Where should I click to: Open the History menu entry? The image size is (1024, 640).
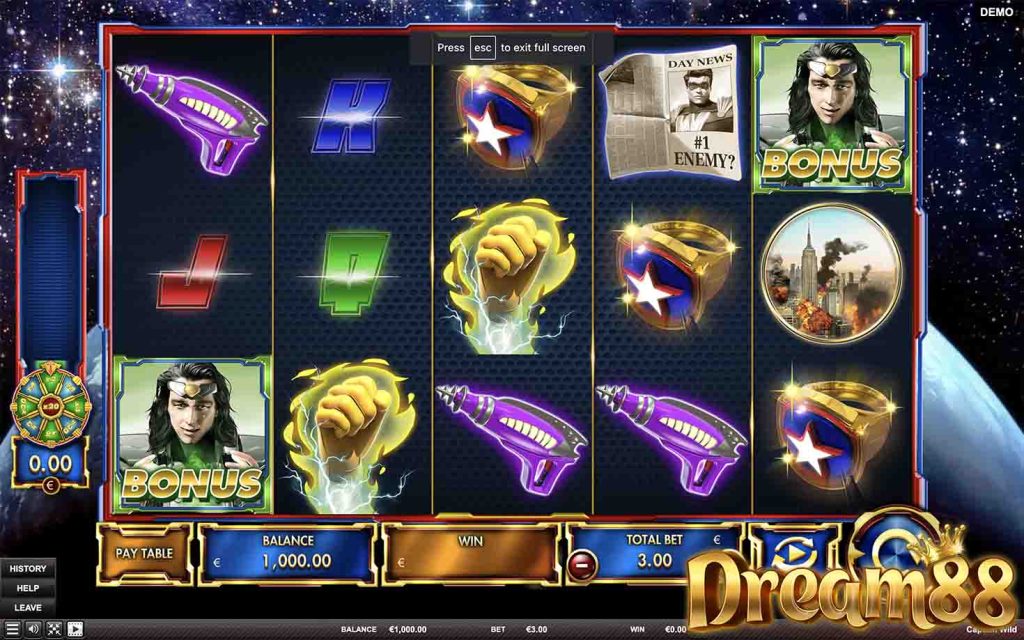28,569
